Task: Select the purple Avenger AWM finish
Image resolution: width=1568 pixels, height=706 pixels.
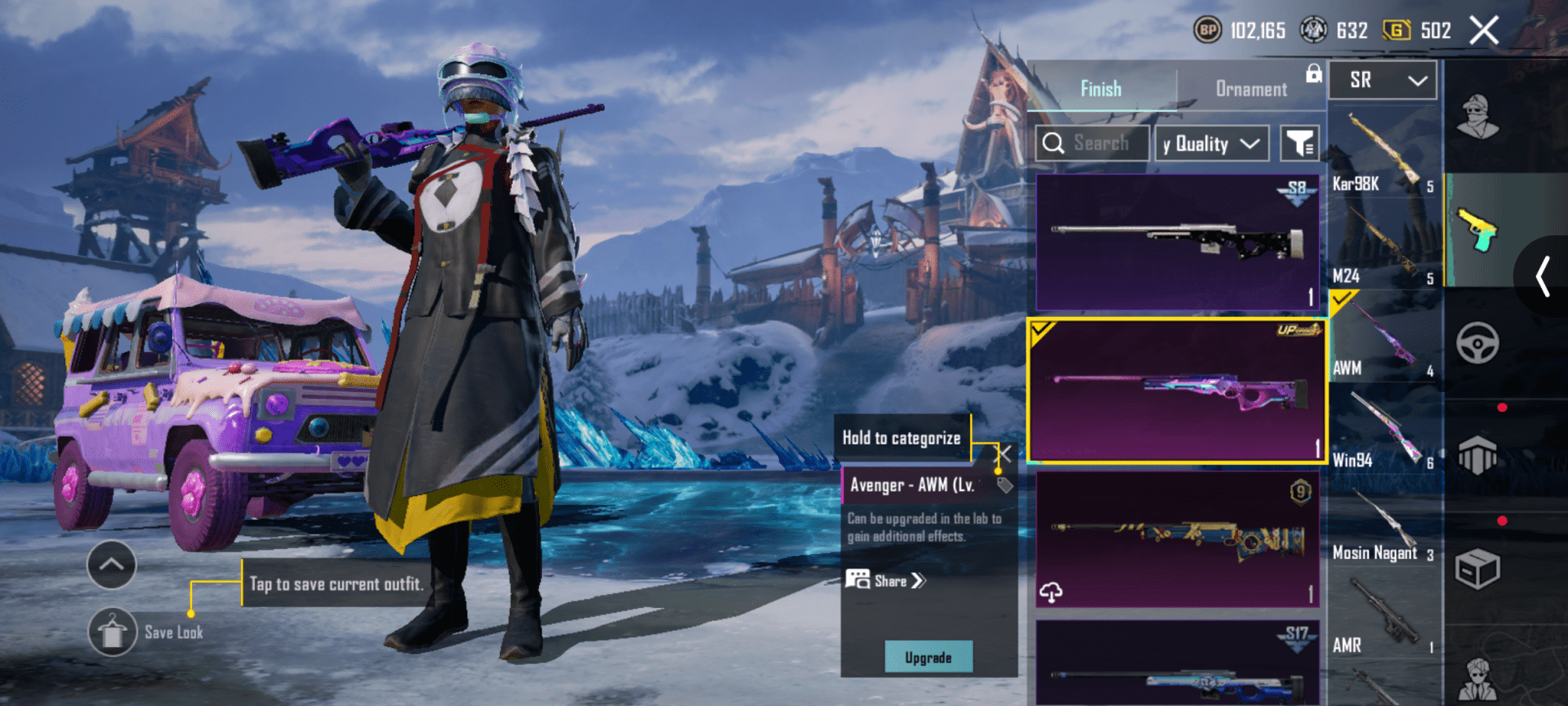Action: [x=1177, y=391]
